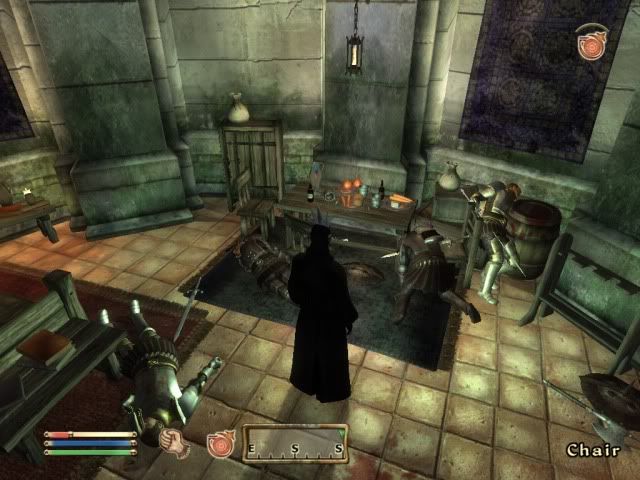Click the fist weapon icon
The image size is (640, 480).
pyautogui.click(x=175, y=439)
